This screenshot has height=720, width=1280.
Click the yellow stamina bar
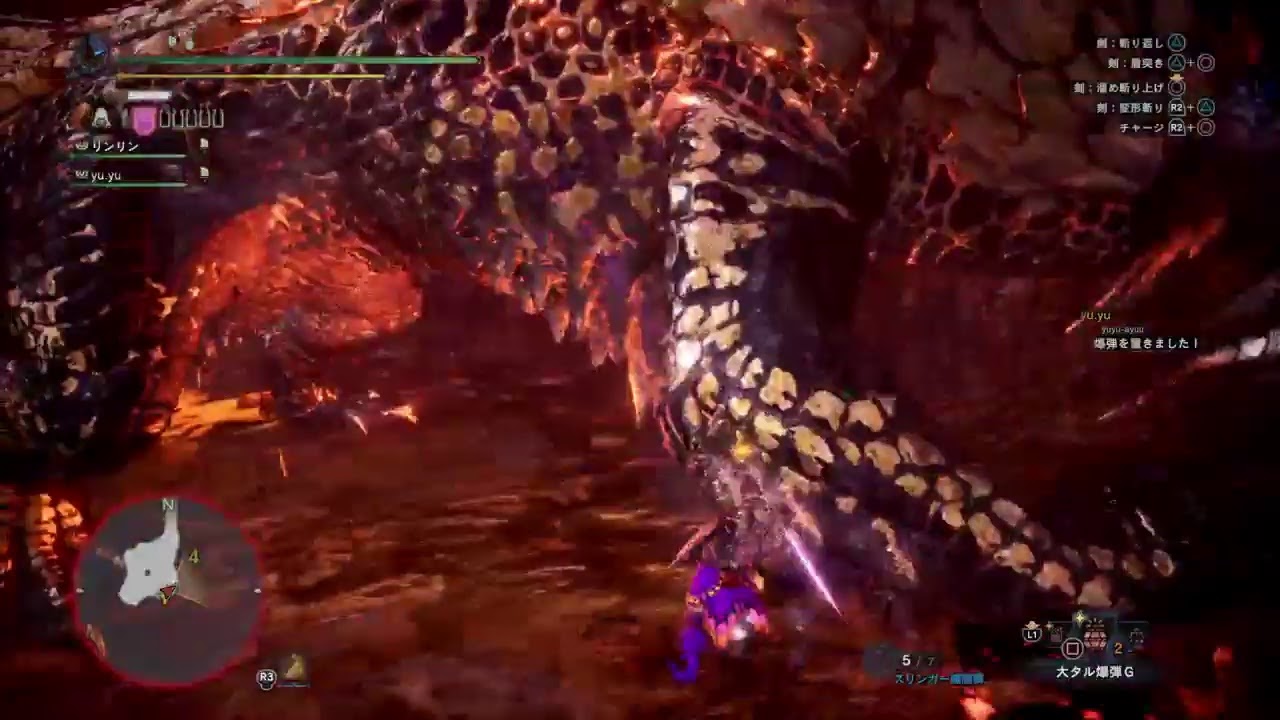tap(250, 75)
